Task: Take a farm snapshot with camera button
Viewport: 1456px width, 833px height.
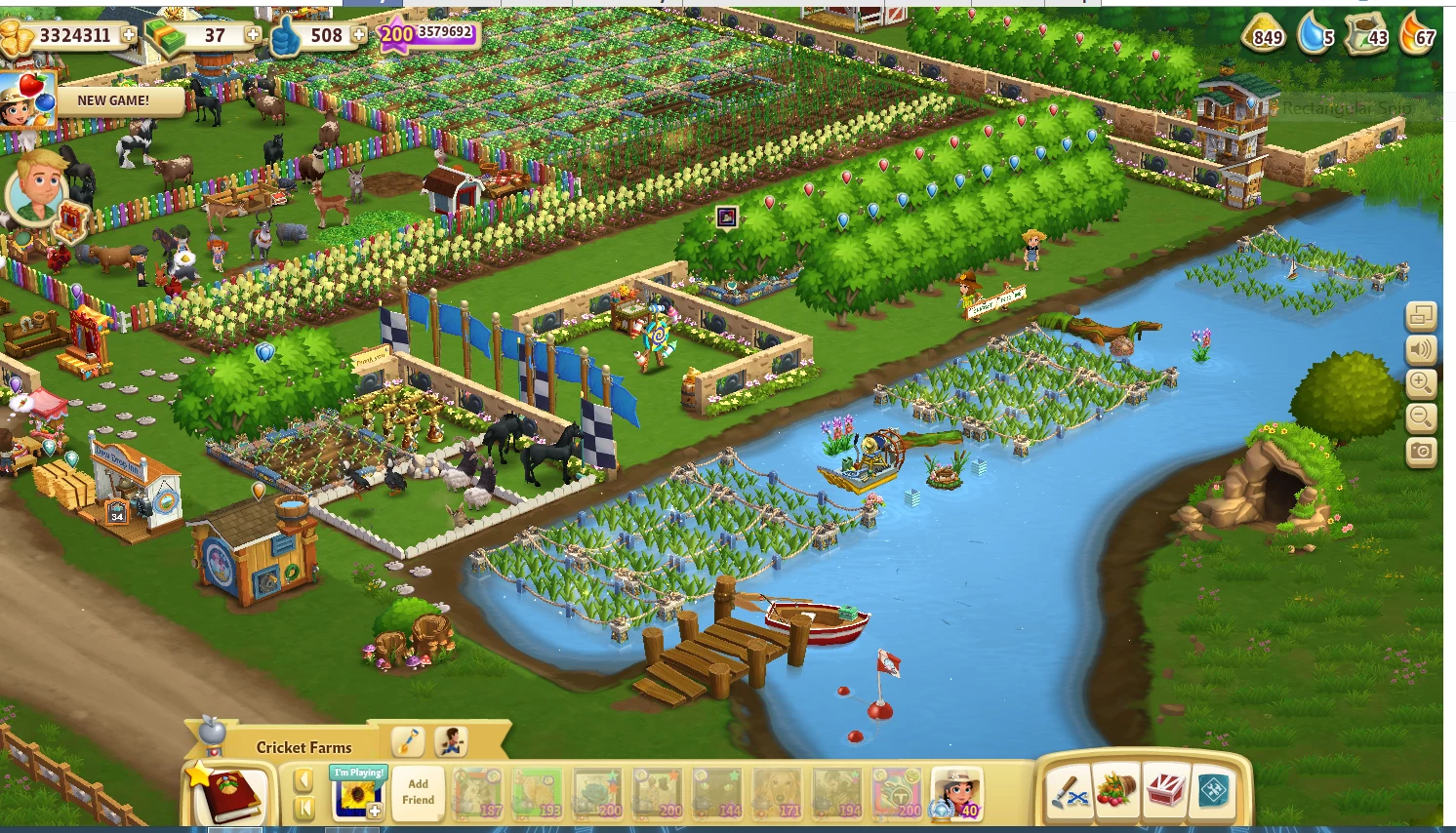Action: (x=1421, y=452)
